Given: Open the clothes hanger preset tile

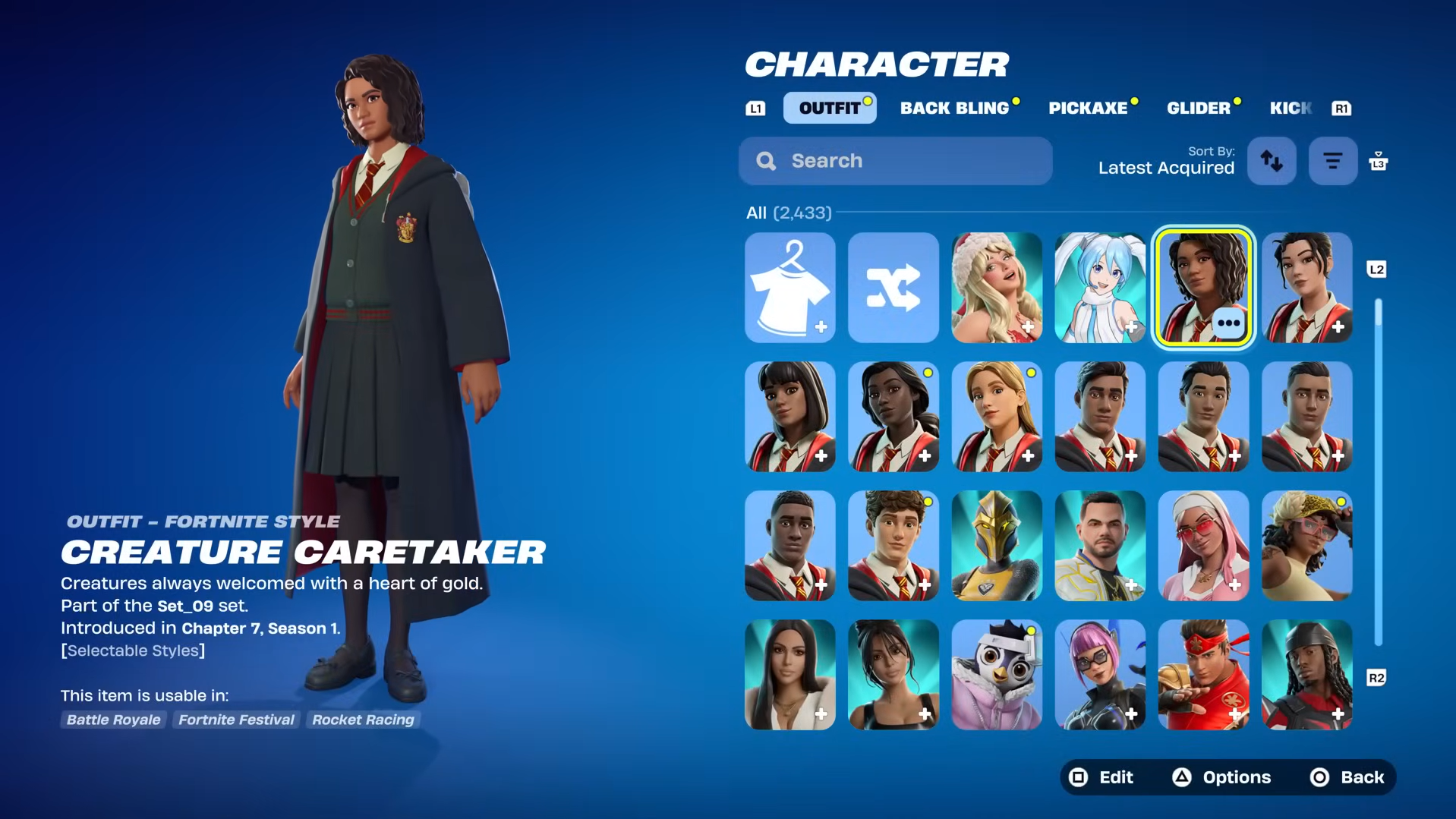Looking at the screenshot, I should pos(789,288).
